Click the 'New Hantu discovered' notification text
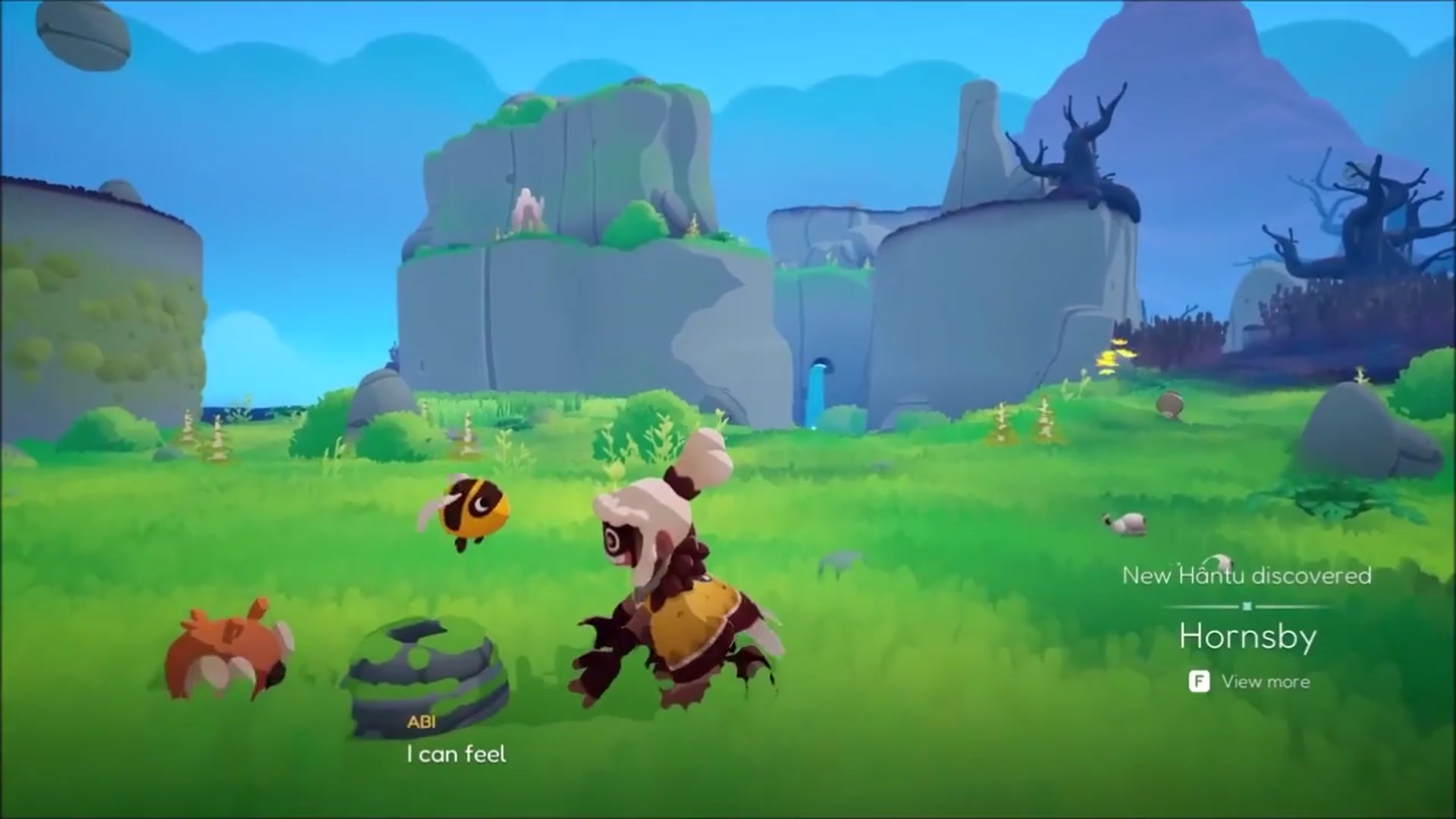The height and width of the screenshot is (819, 1456). [x=1247, y=576]
